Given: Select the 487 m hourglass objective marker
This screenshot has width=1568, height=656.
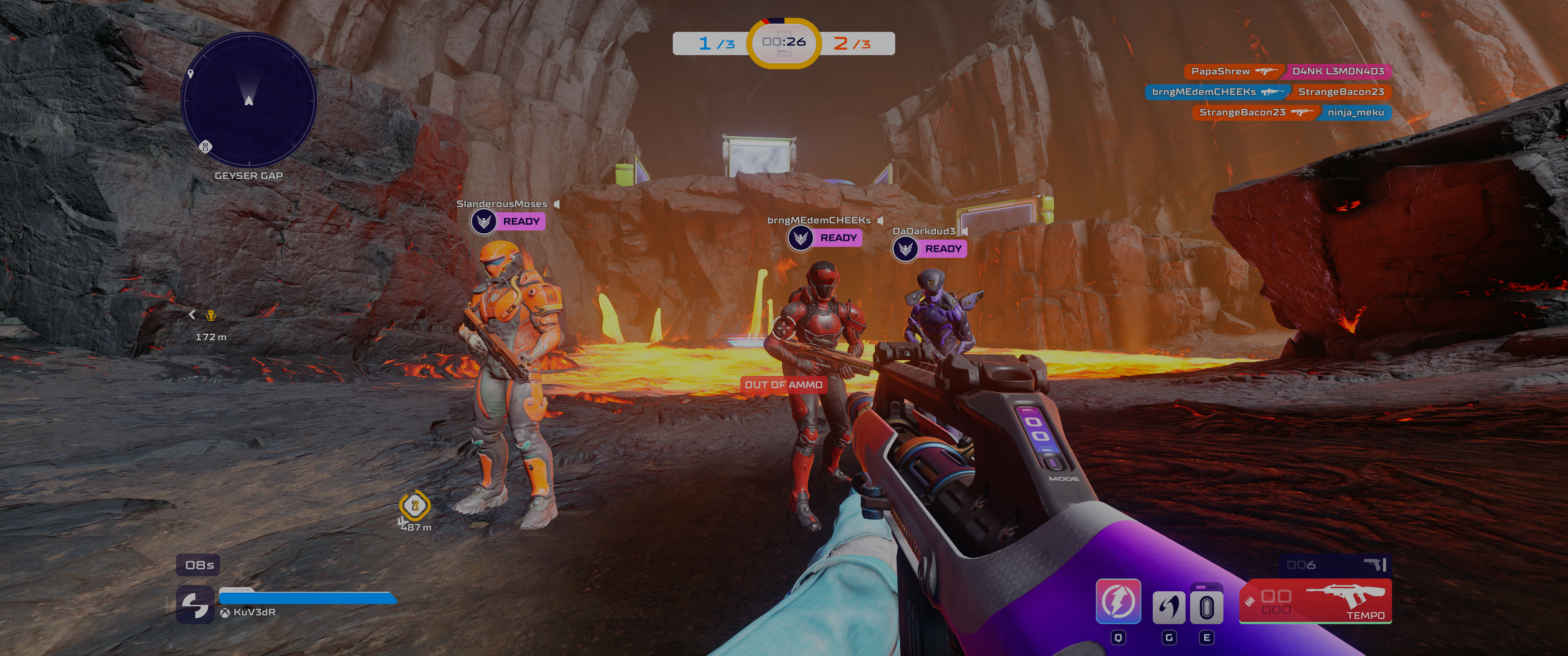Looking at the screenshot, I should point(414,505).
